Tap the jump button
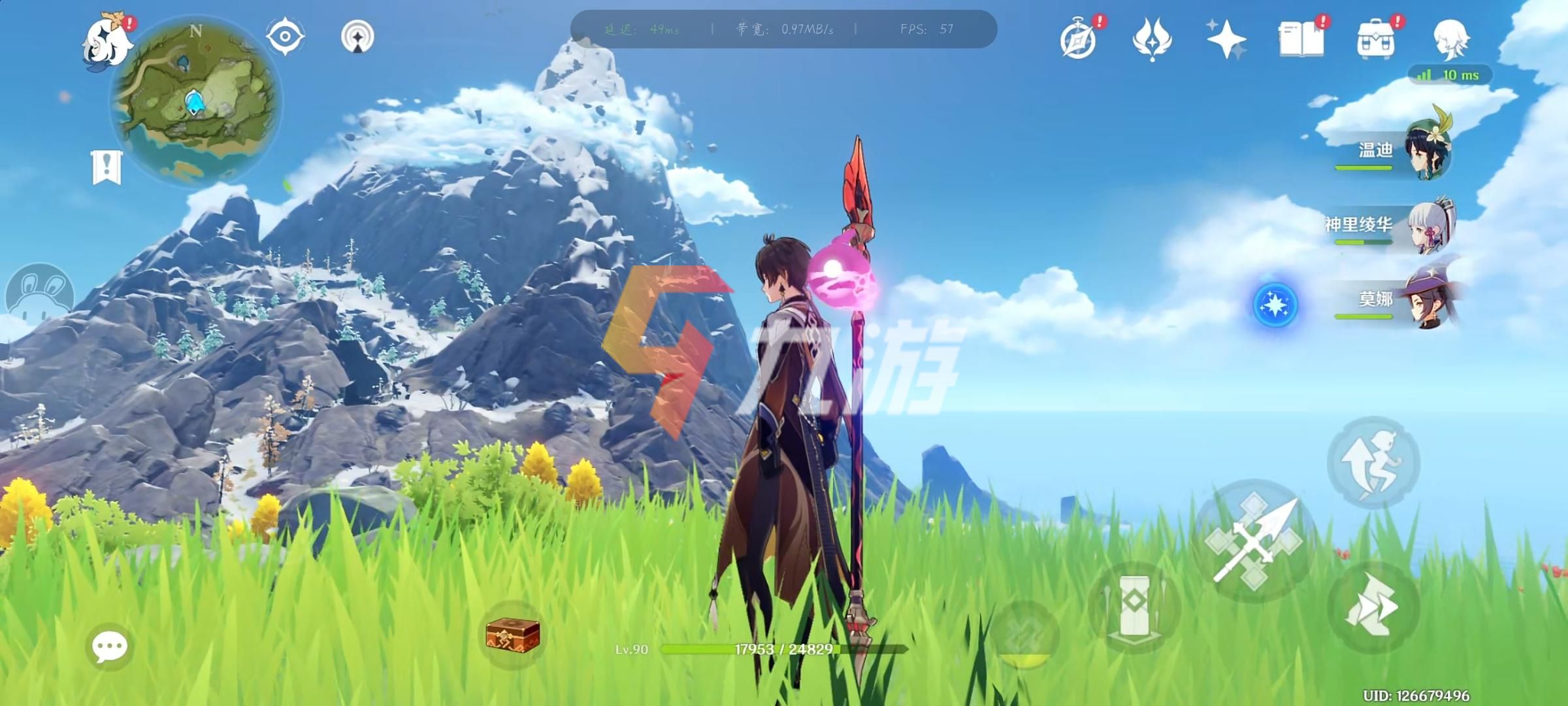Viewport: 1568px width, 706px height. 1373,462
